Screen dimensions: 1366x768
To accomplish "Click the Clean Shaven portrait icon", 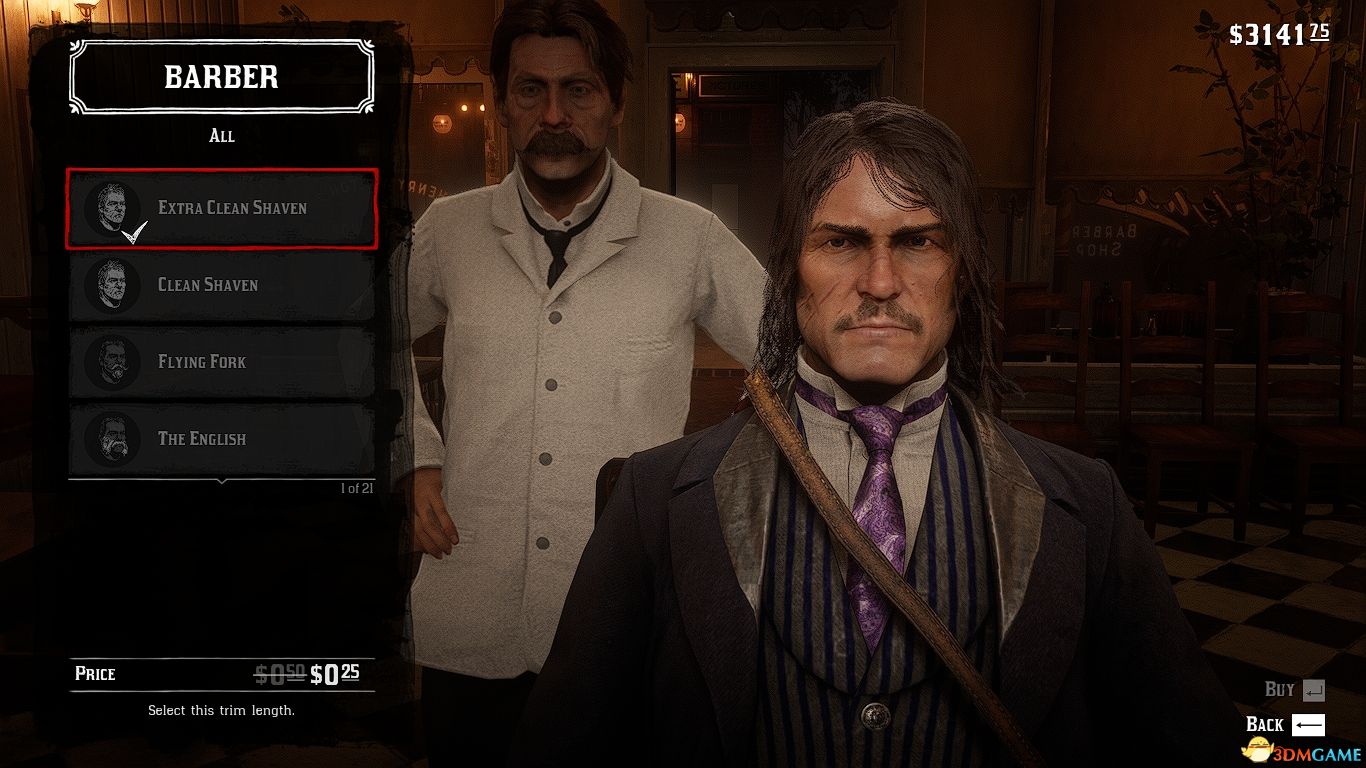I will point(113,284).
